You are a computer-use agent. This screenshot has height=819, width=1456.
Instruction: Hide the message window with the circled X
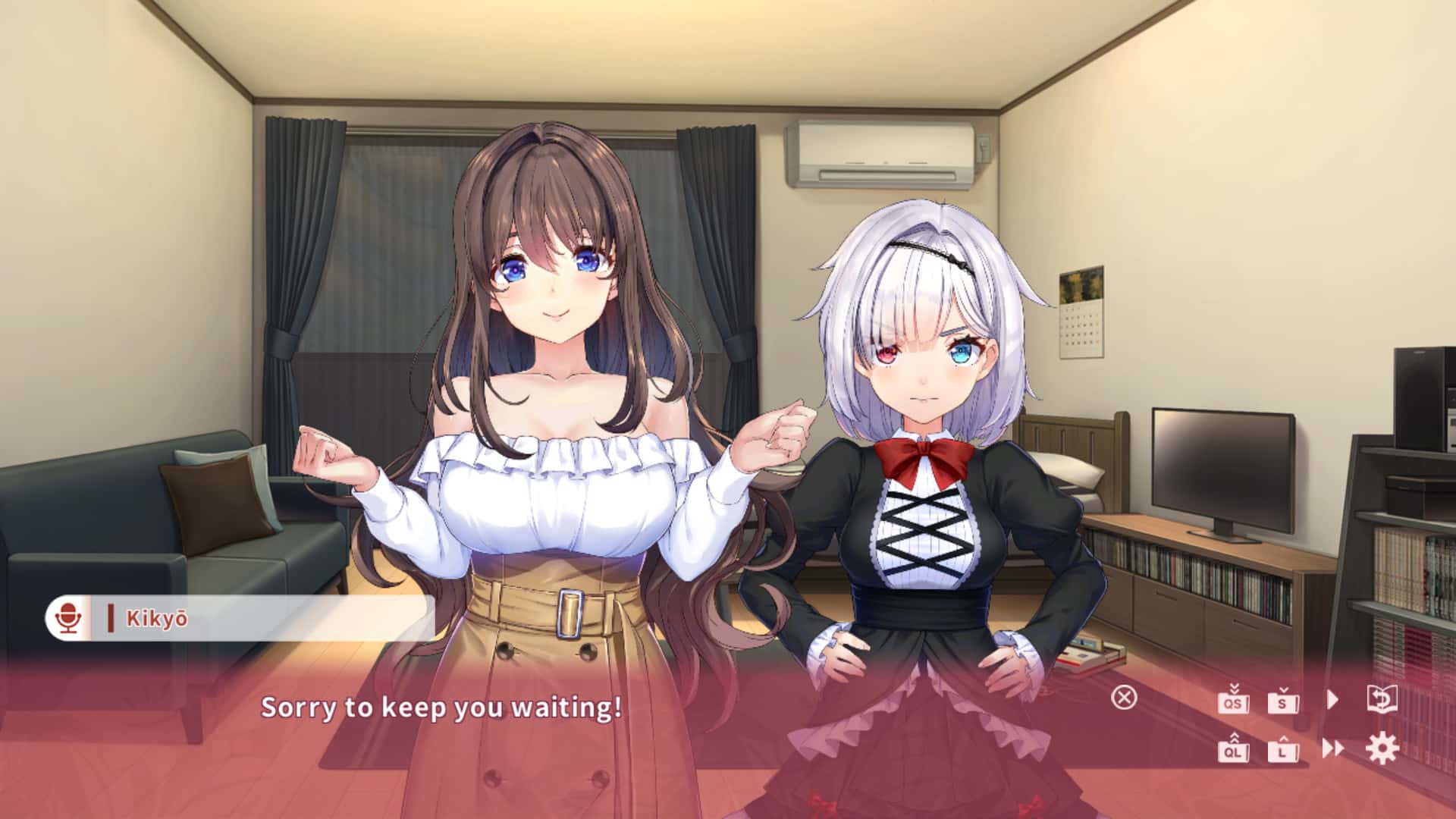pyautogui.click(x=1125, y=698)
